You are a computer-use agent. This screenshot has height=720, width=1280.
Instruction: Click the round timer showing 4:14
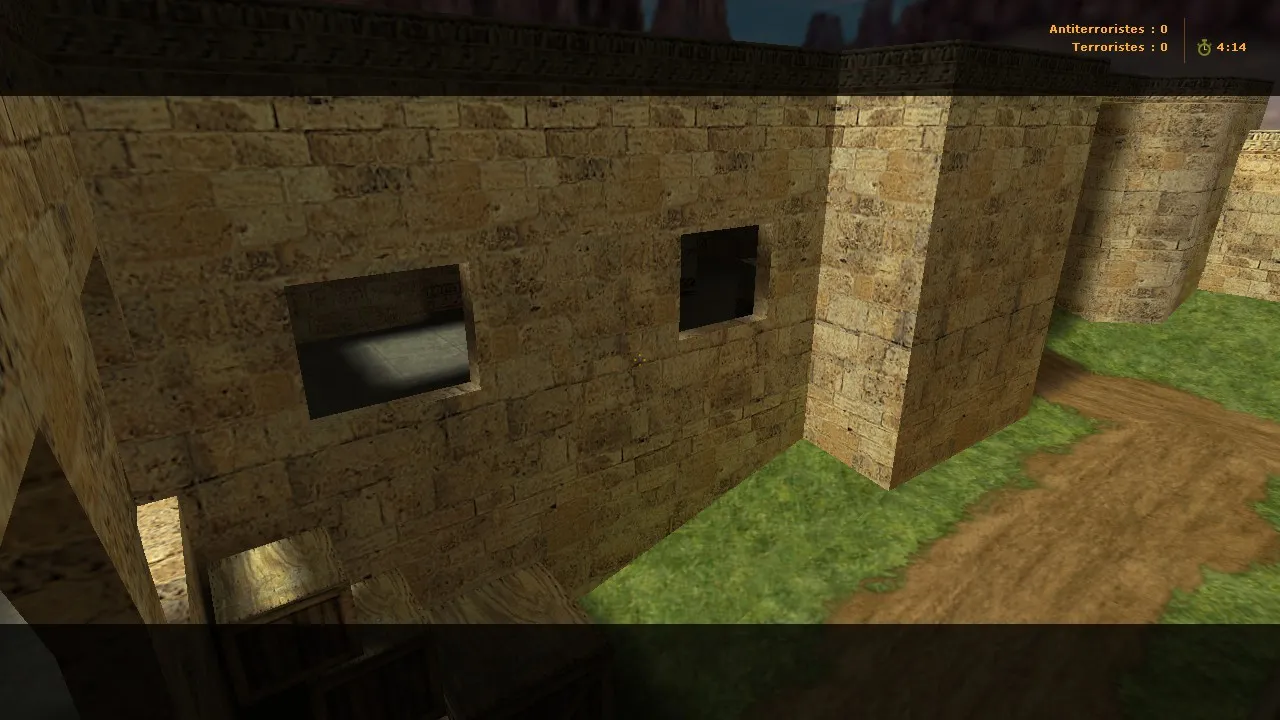1230,45
